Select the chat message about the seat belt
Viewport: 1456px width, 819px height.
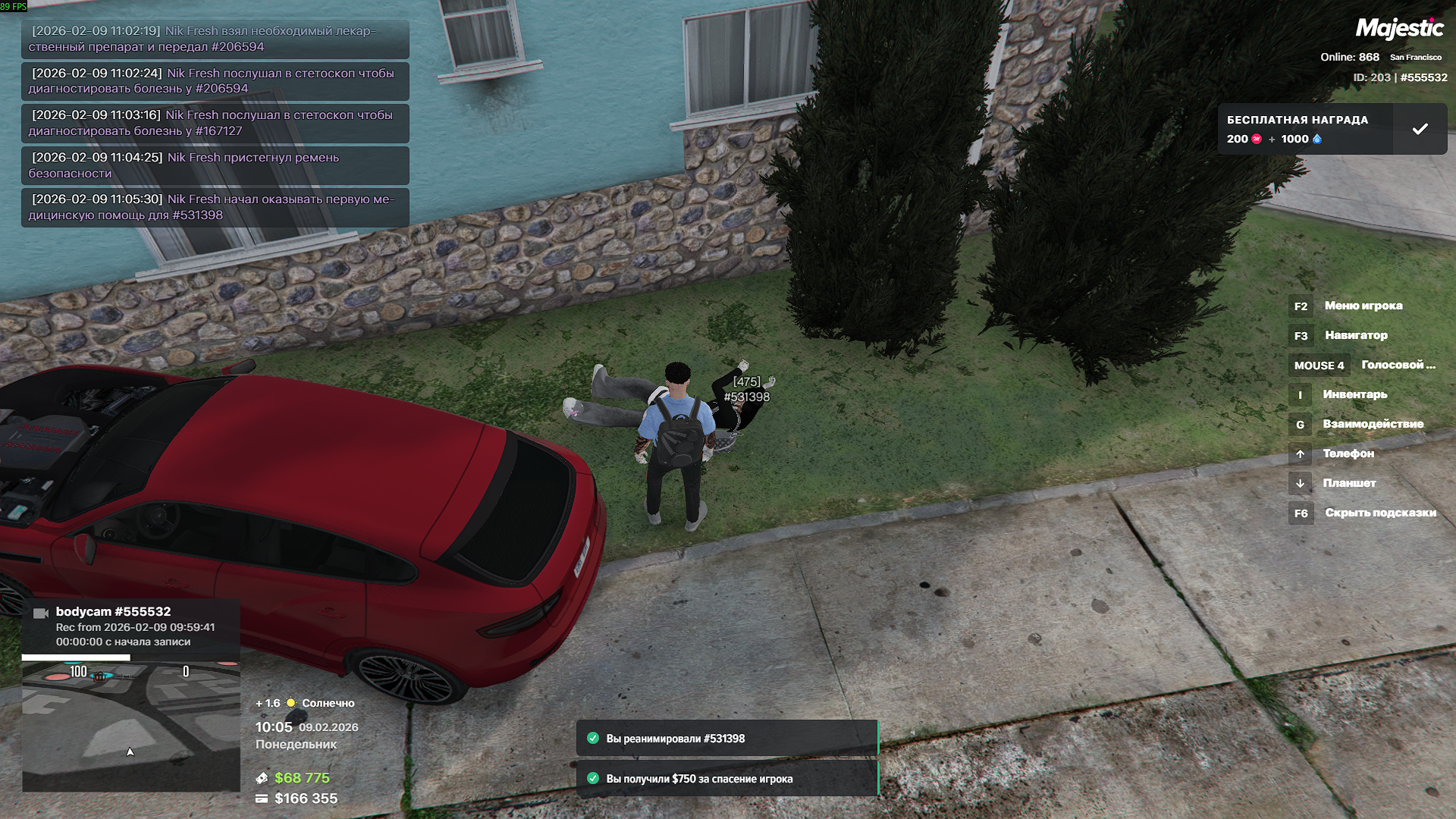215,165
